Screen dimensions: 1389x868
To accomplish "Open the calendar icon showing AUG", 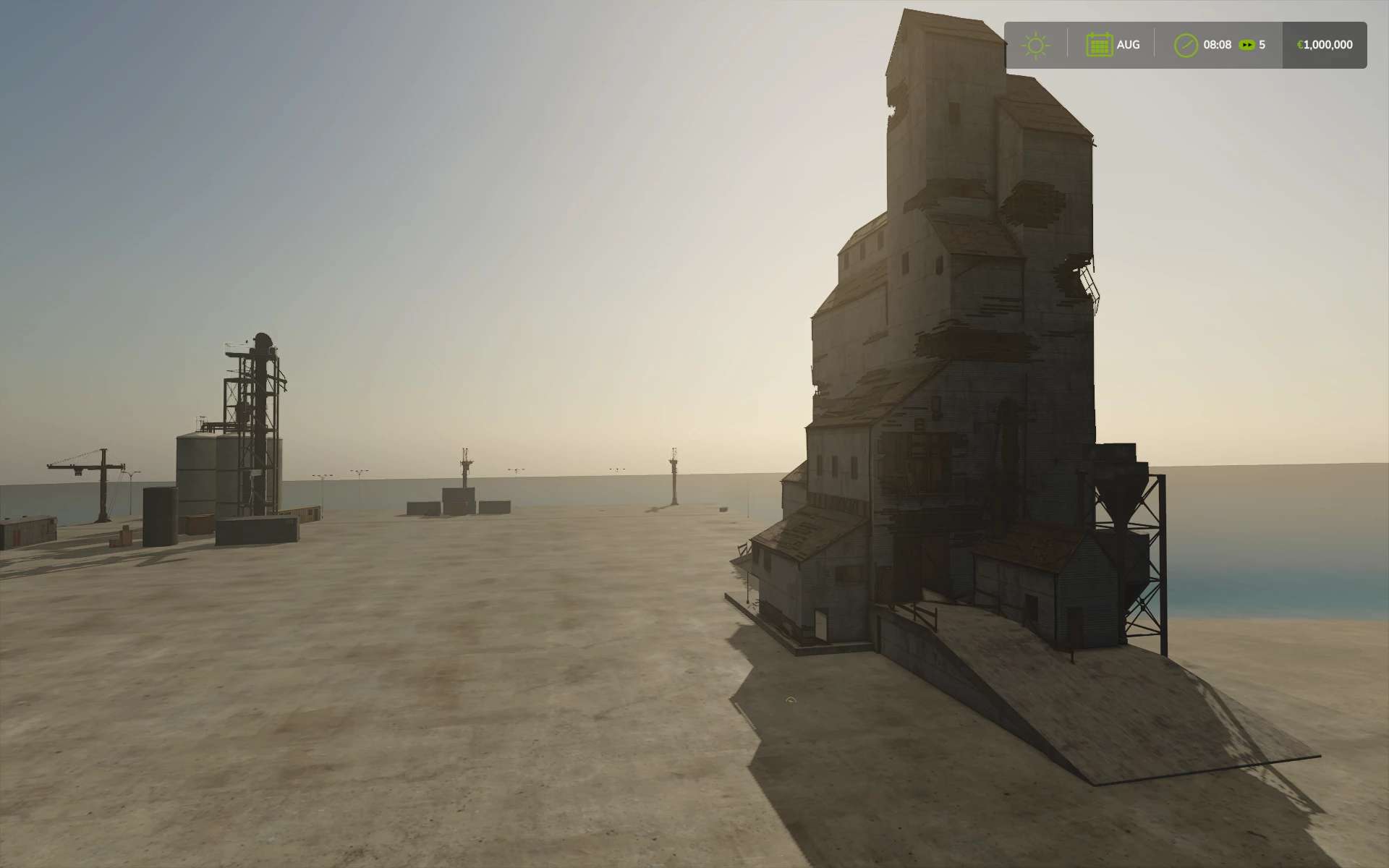I will pos(1099,45).
